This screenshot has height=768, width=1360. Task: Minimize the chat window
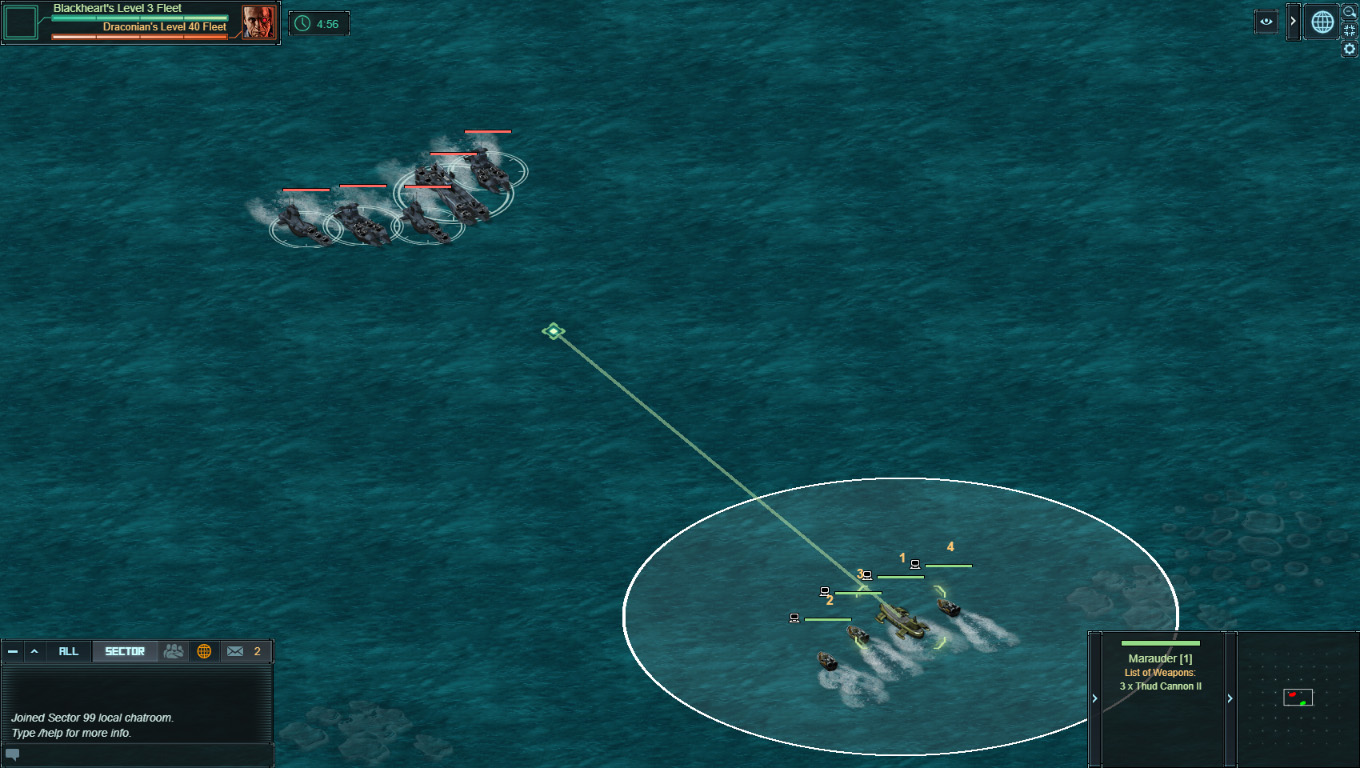13,651
